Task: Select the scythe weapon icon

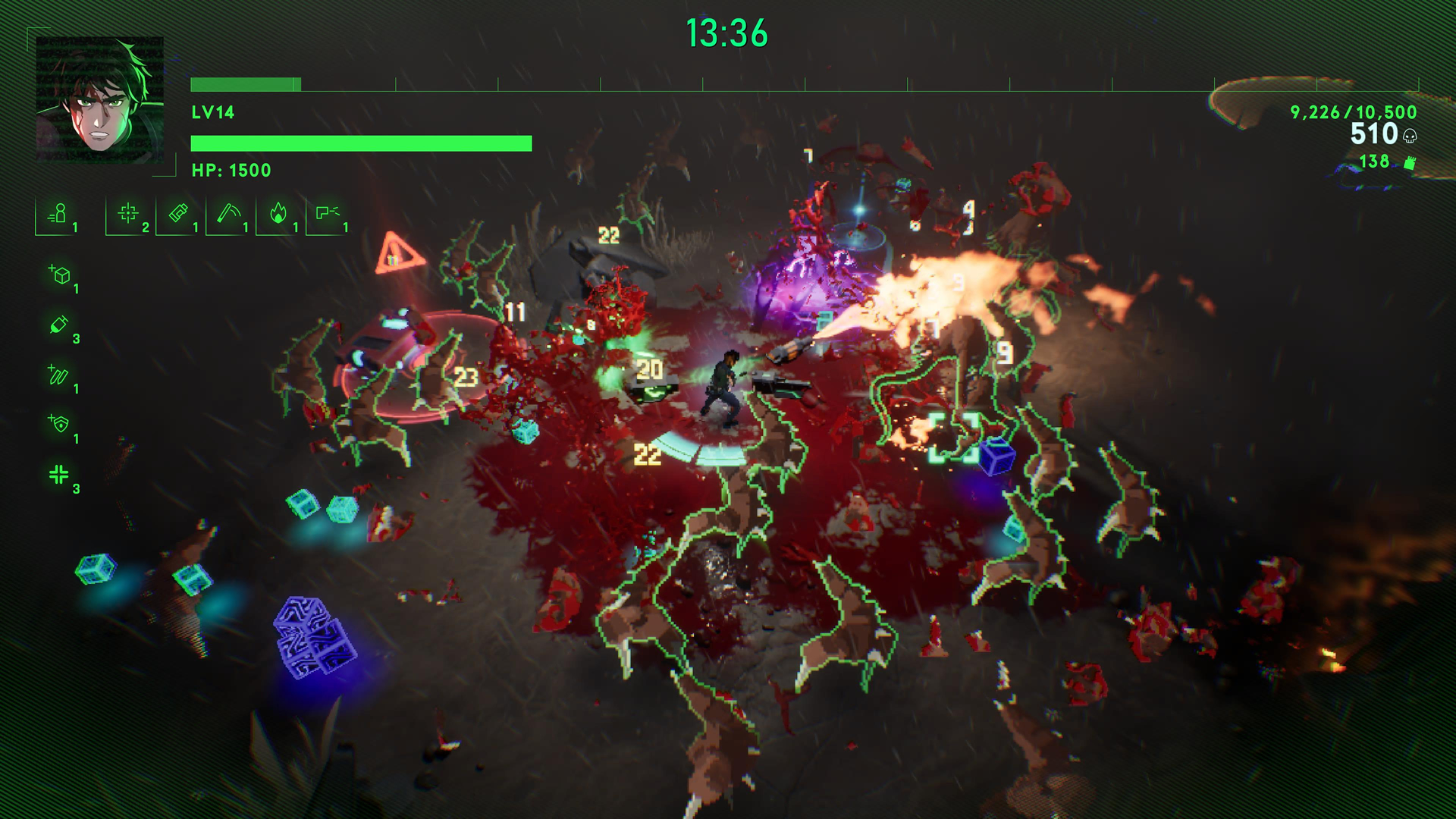Action: (228, 215)
